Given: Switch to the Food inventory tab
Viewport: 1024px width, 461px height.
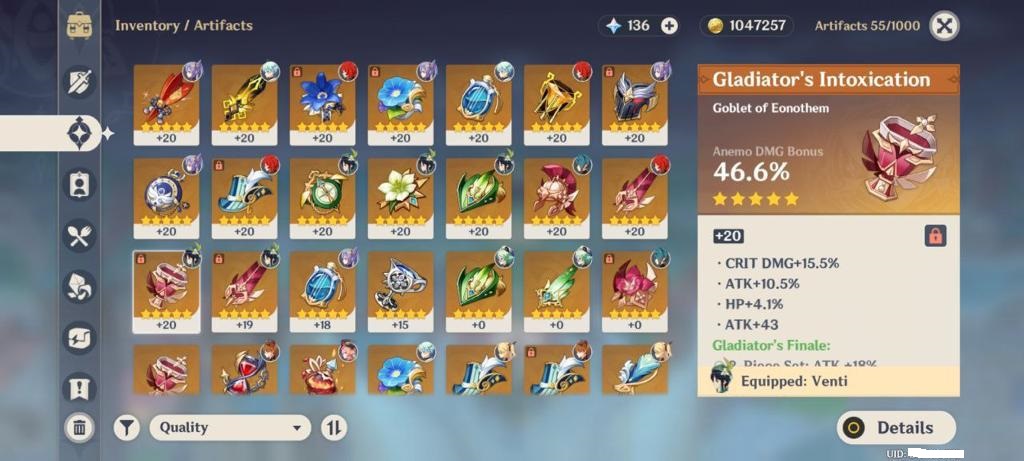Looking at the screenshot, I should click(79, 236).
